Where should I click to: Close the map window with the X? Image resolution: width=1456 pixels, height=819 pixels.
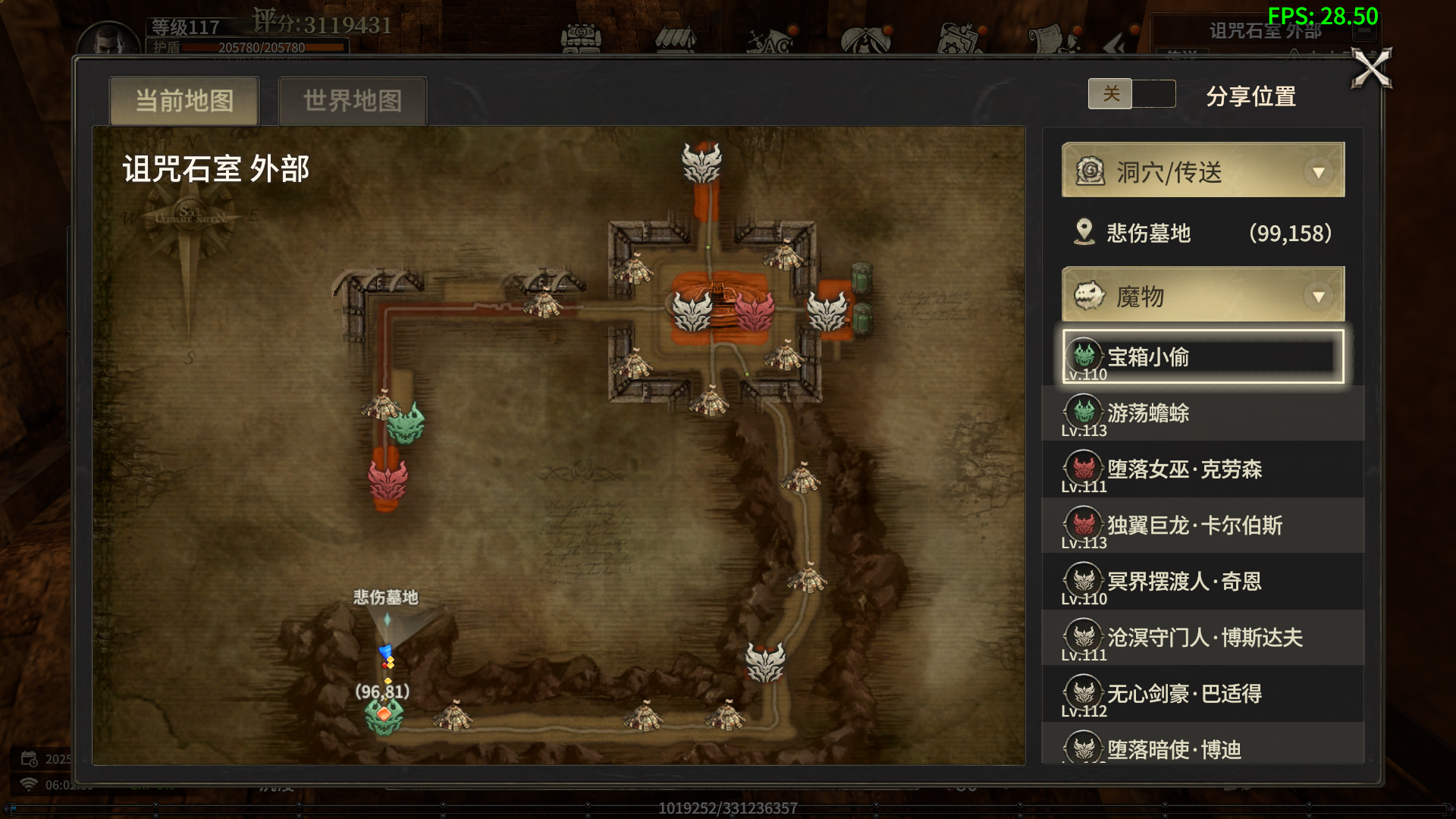pyautogui.click(x=1371, y=69)
